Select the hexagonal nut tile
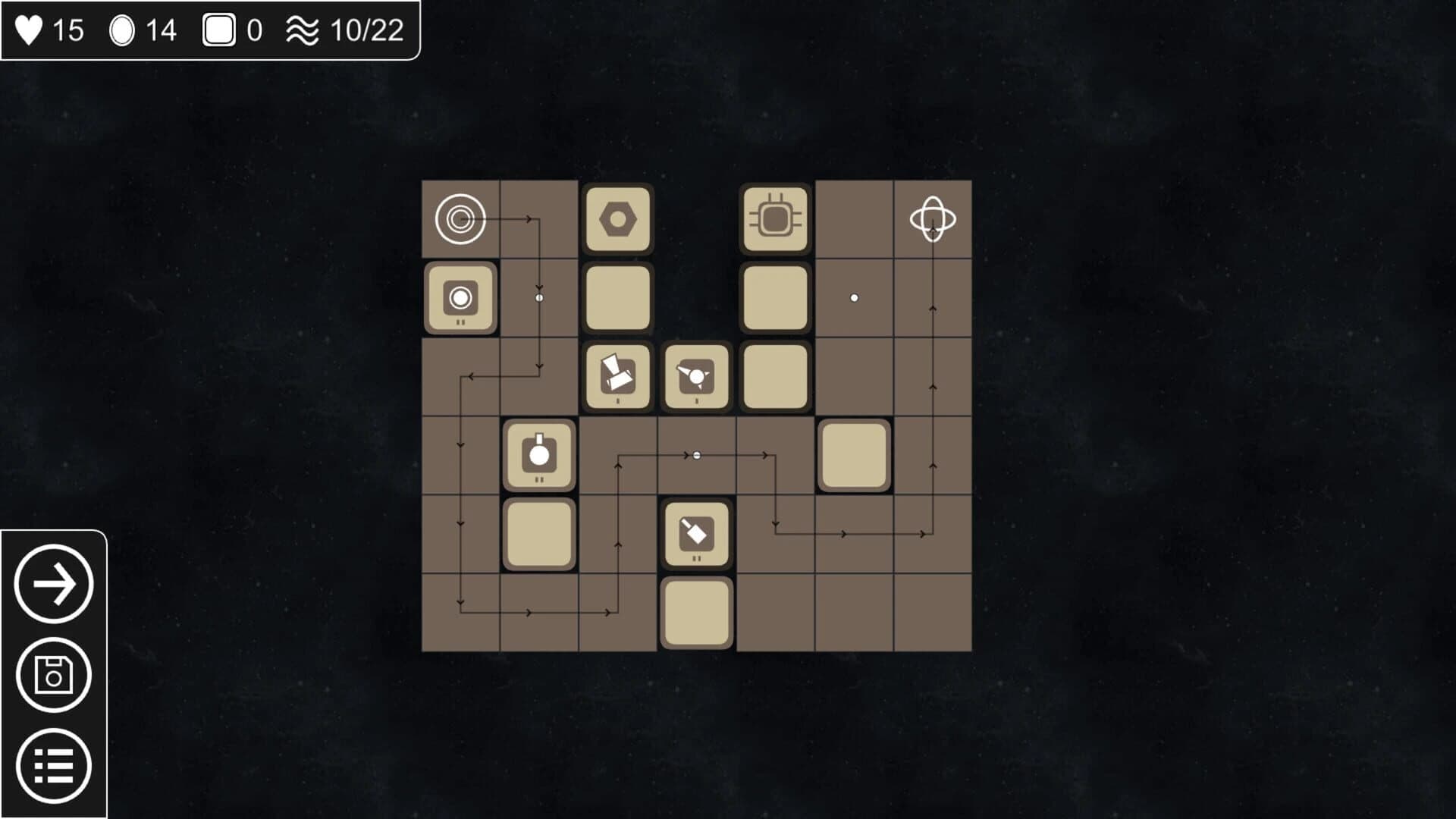Screen dimensions: 1456x819 (x=618, y=220)
